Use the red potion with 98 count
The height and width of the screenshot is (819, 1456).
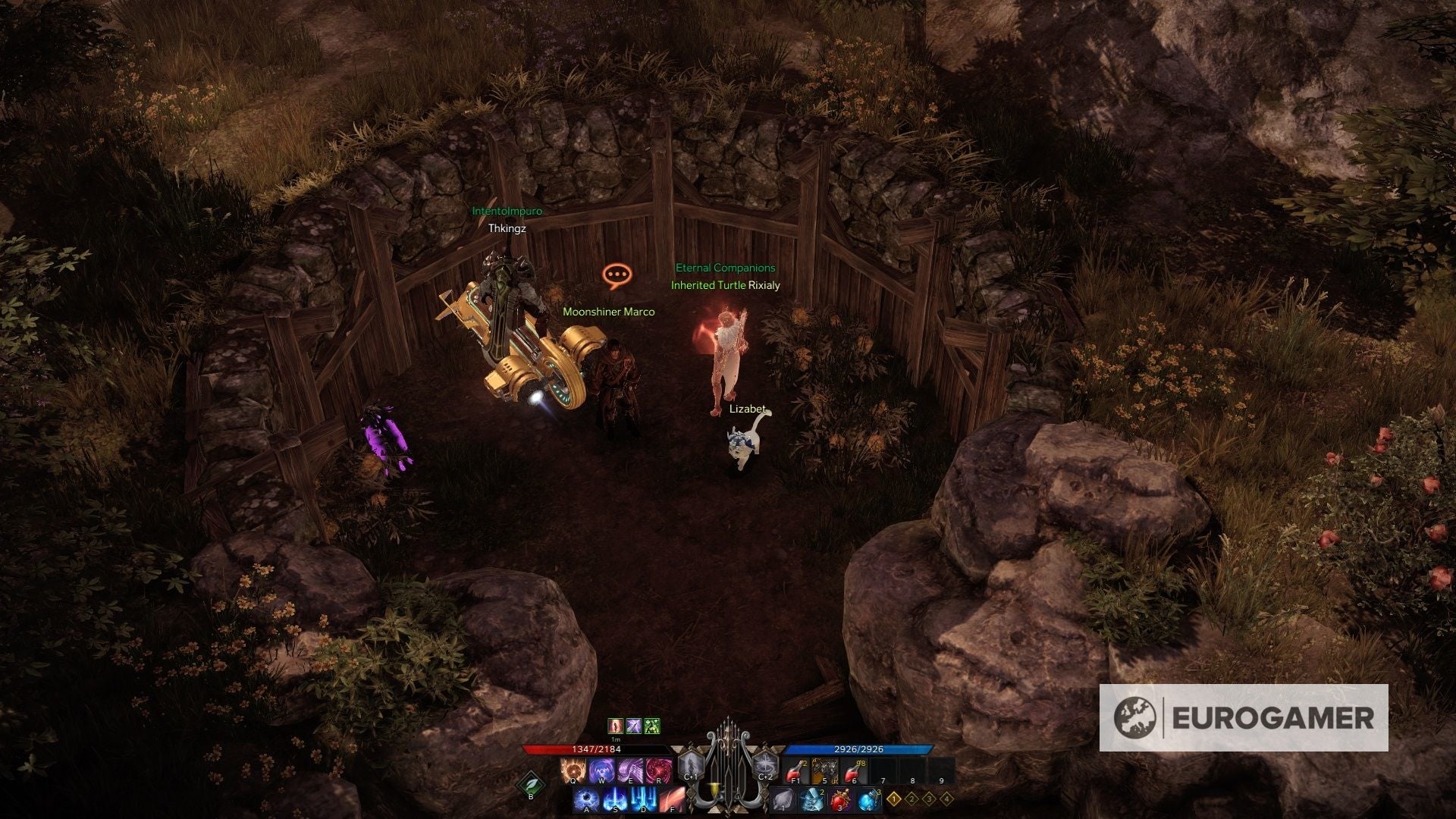(x=855, y=771)
